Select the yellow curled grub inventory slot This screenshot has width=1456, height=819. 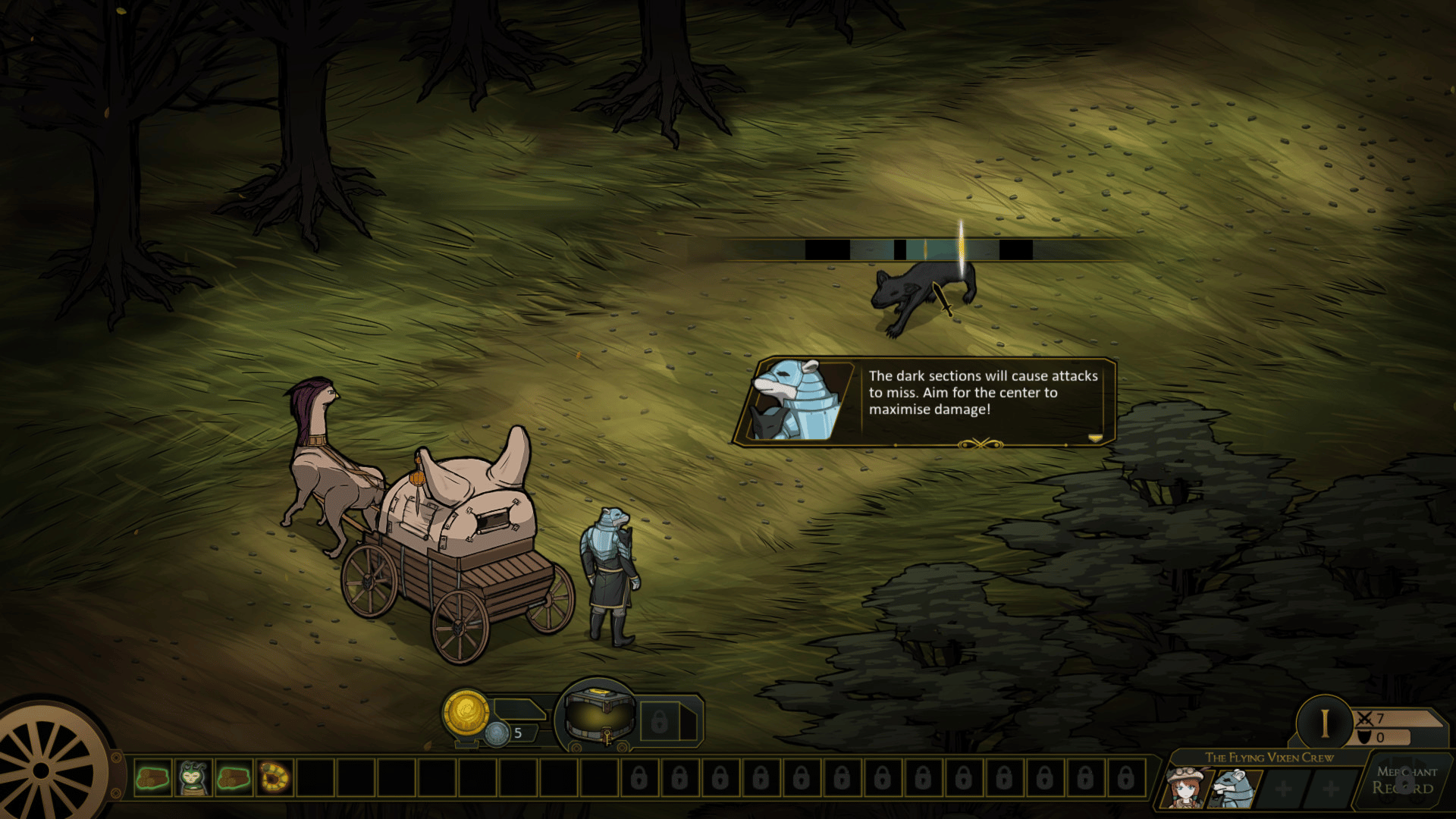tap(275, 777)
